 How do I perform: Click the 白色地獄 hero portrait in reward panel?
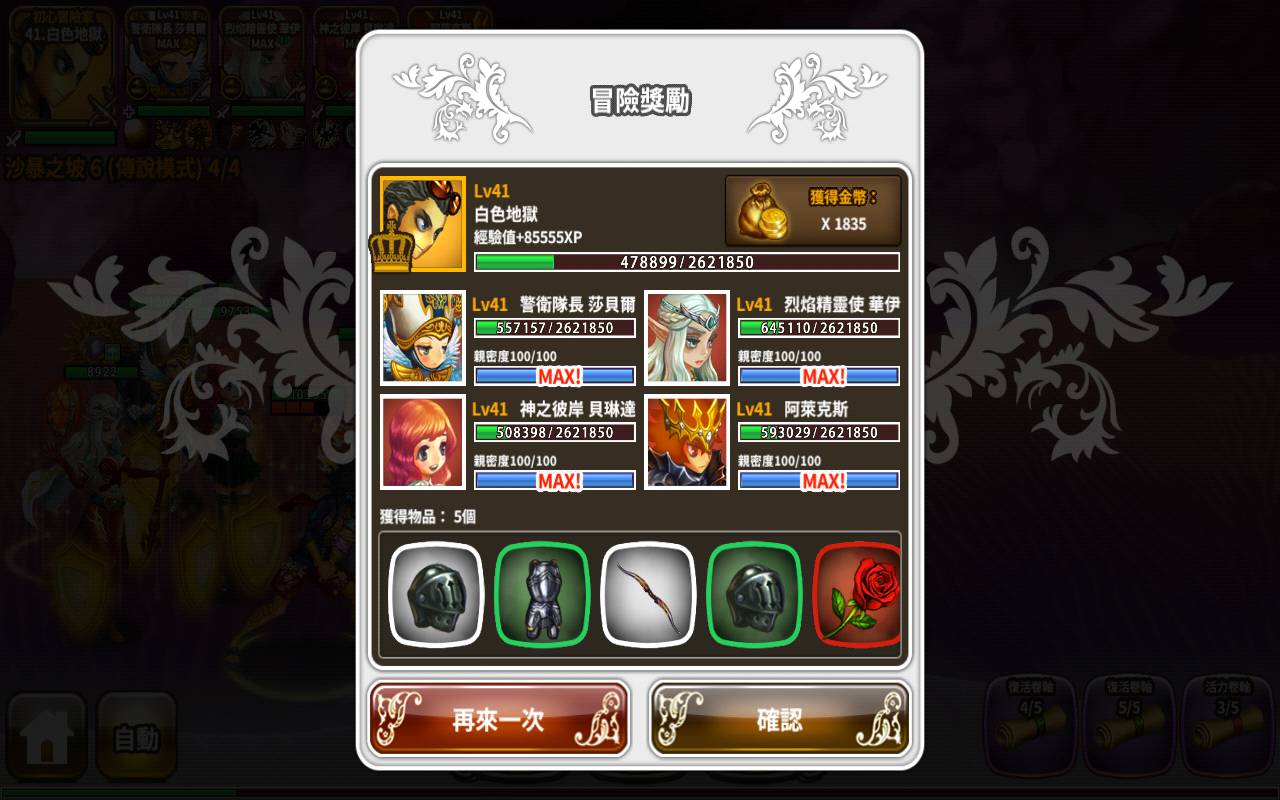pos(422,221)
